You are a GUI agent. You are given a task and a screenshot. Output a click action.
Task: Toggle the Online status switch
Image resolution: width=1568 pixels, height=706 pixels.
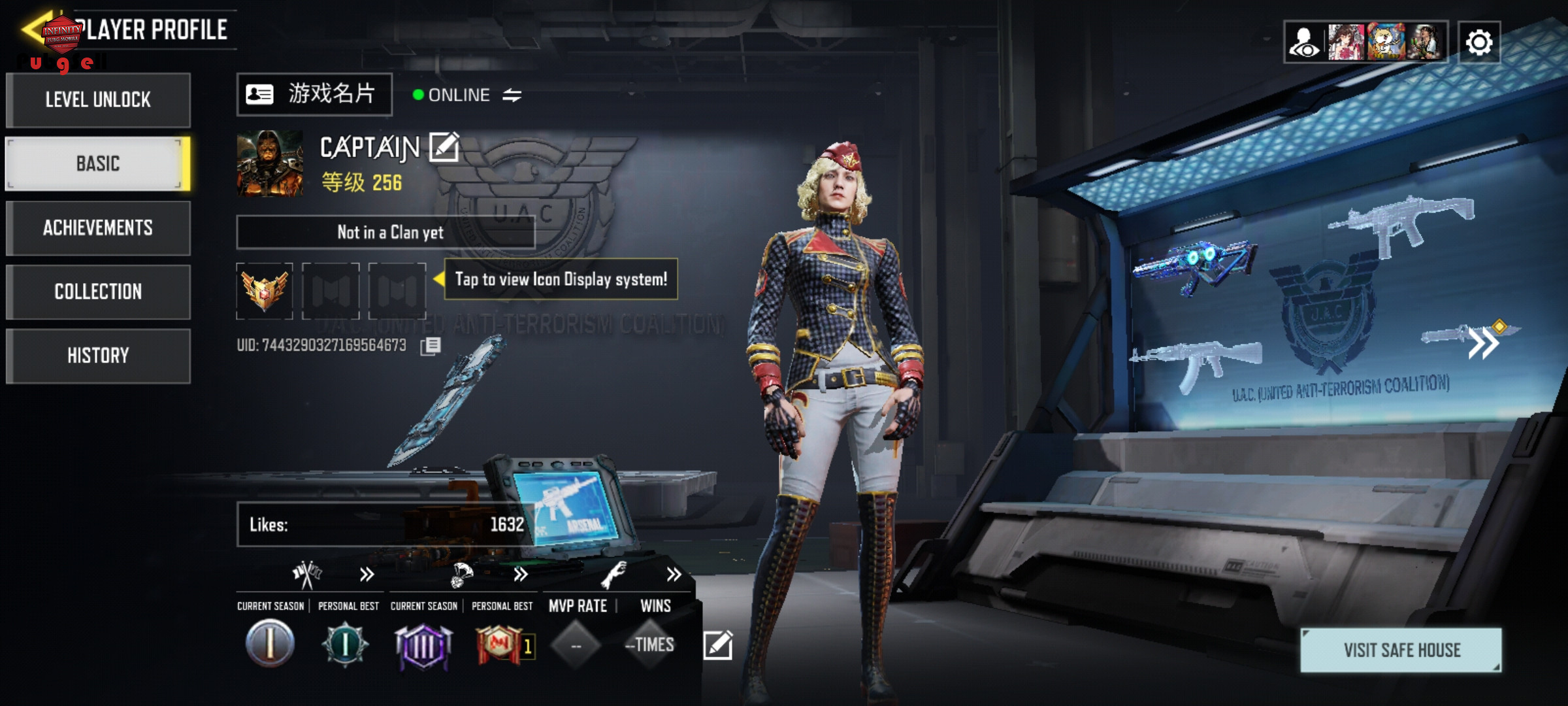pyautogui.click(x=512, y=95)
